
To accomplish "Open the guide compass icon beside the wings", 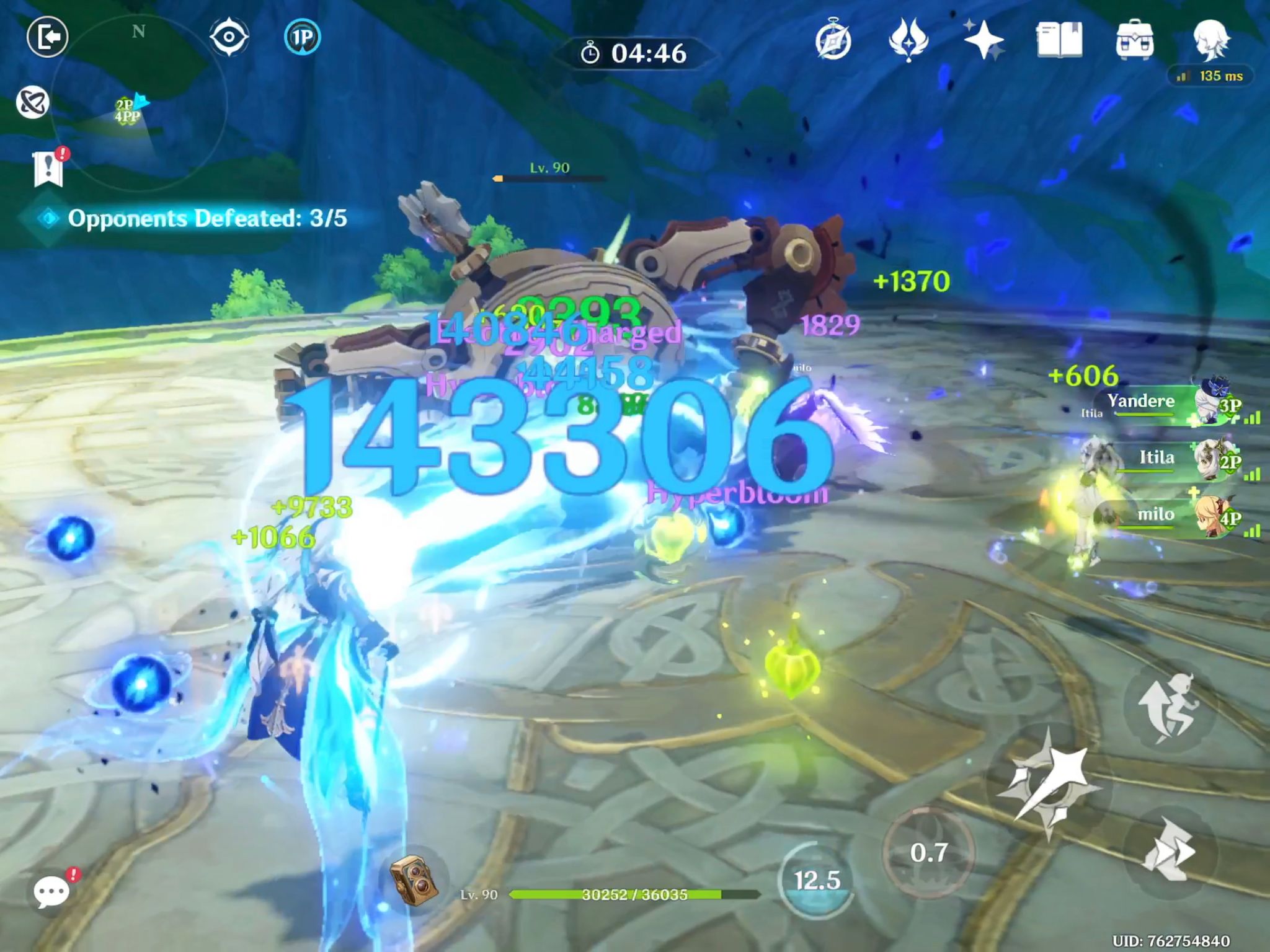I will [x=834, y=38].
